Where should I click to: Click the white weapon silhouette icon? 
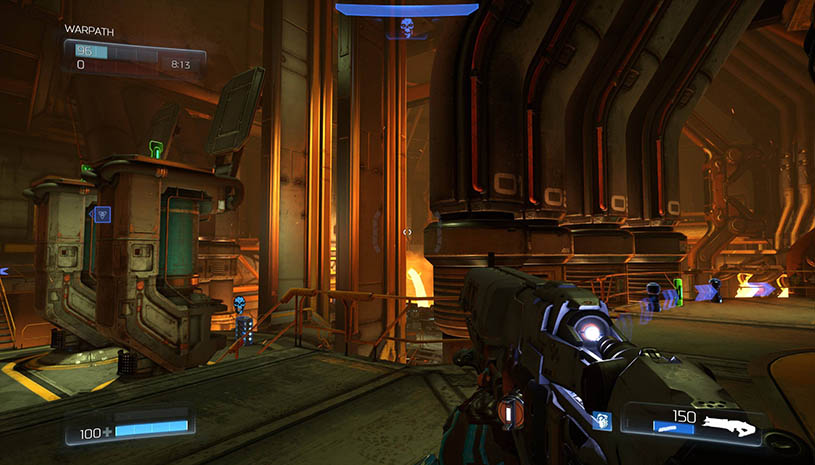coord(728,425)
